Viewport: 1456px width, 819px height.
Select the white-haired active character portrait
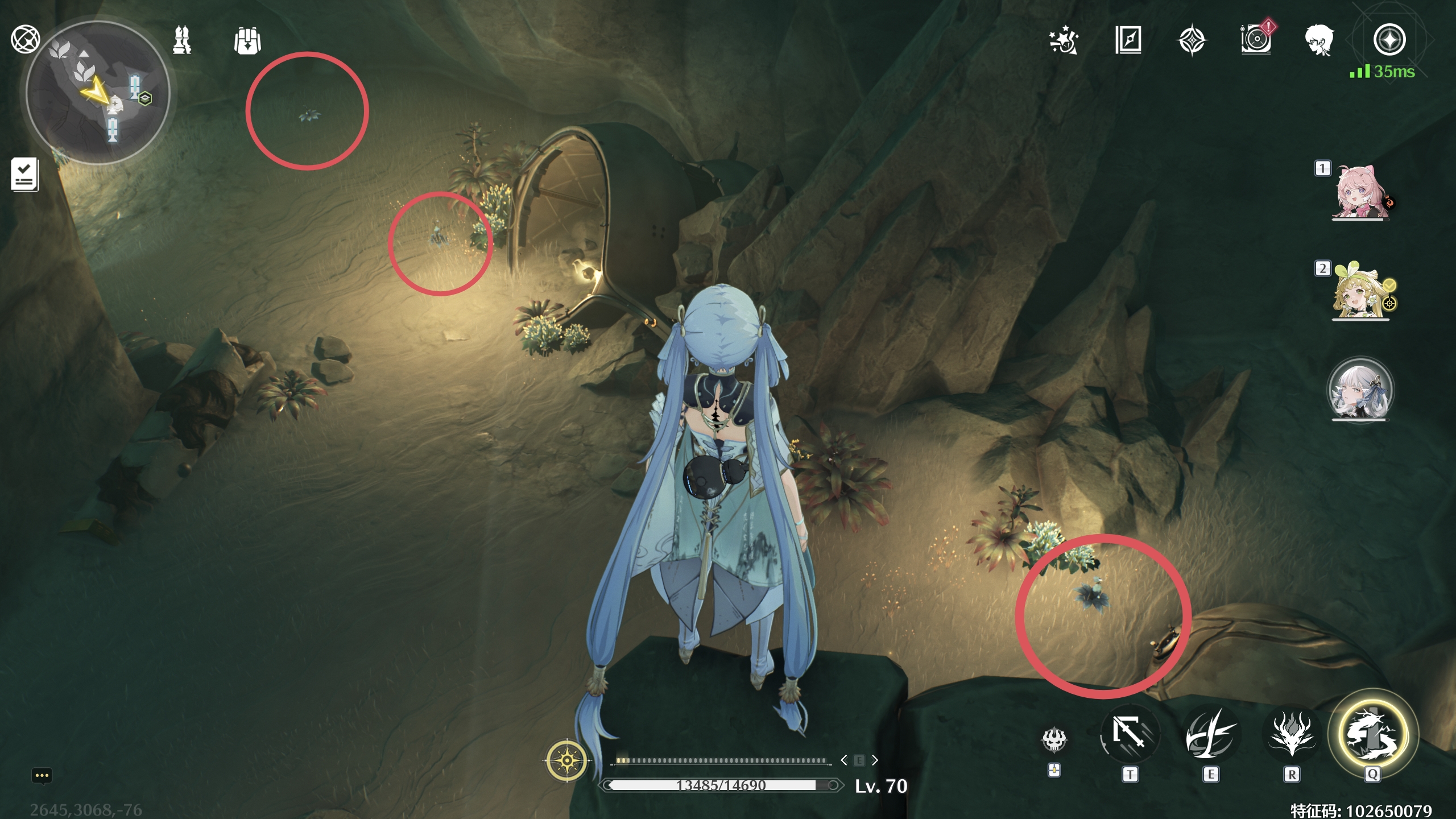(1360, 390)
